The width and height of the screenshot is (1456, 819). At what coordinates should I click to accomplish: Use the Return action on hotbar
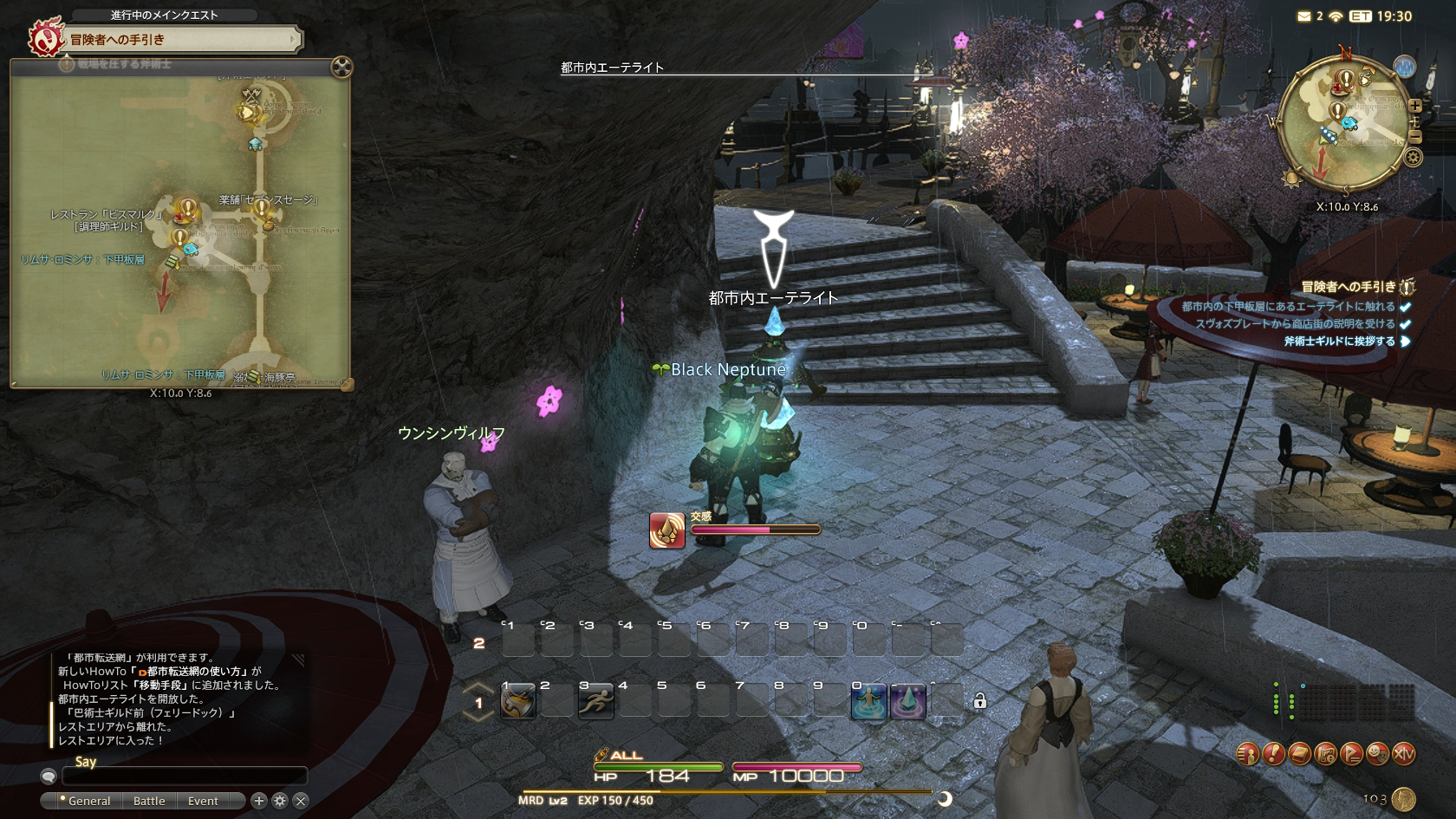(868, 701)
